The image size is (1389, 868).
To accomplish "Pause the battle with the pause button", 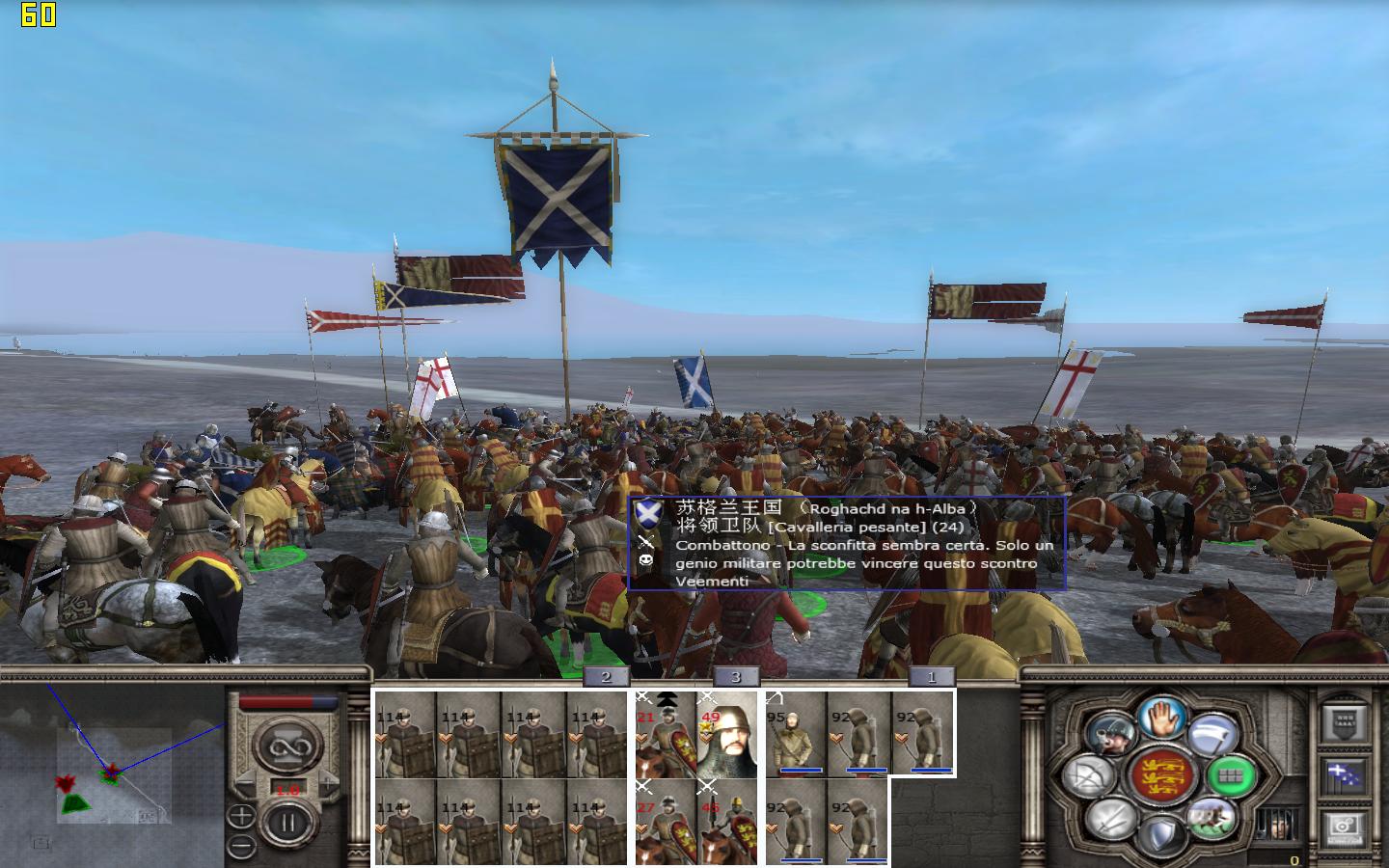I will [x=288, y=821].
